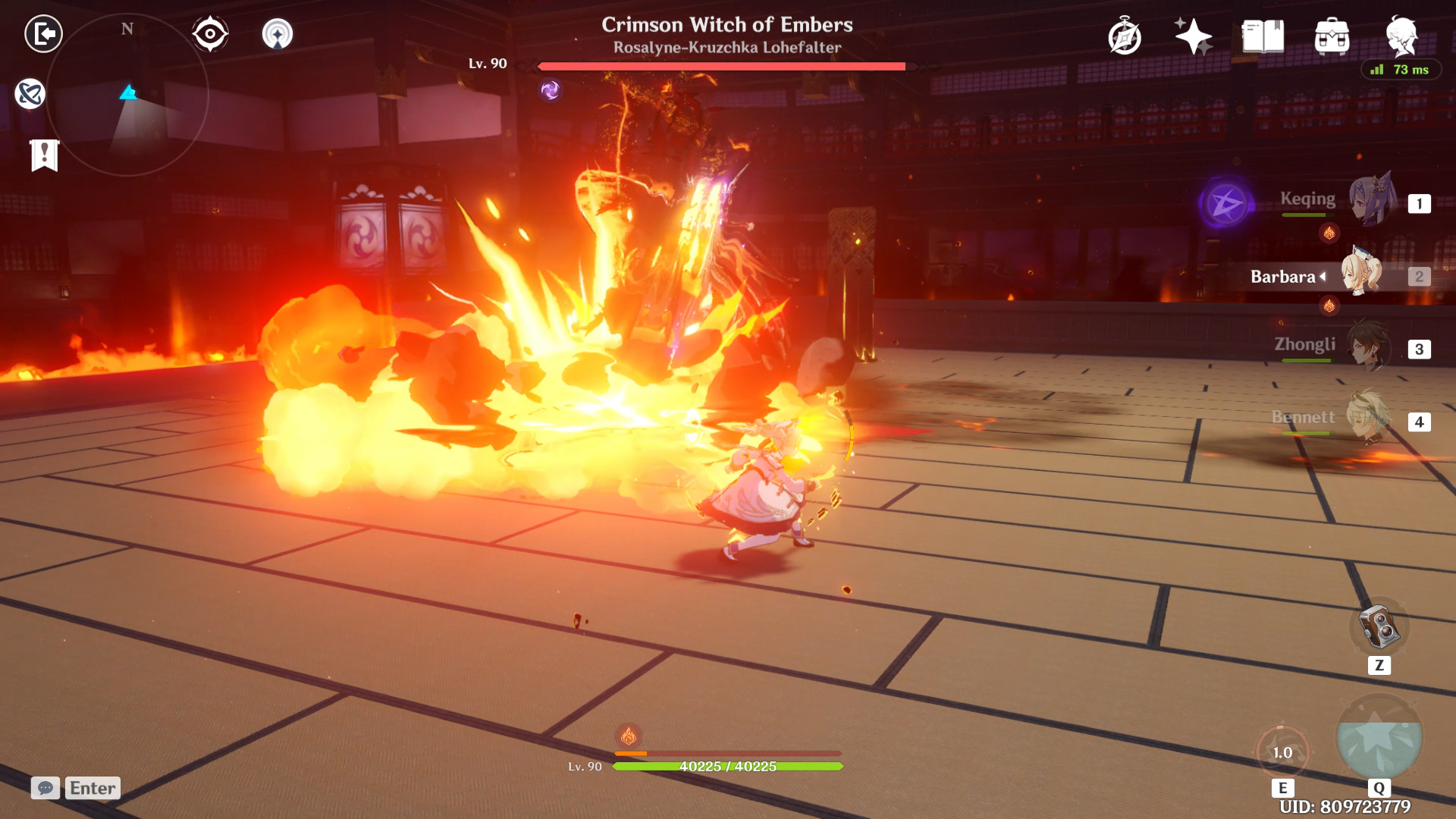Open the compass adventure handbook icon
The image size is (1456, 819).
pyautogui.click(x=1124, y=36)
